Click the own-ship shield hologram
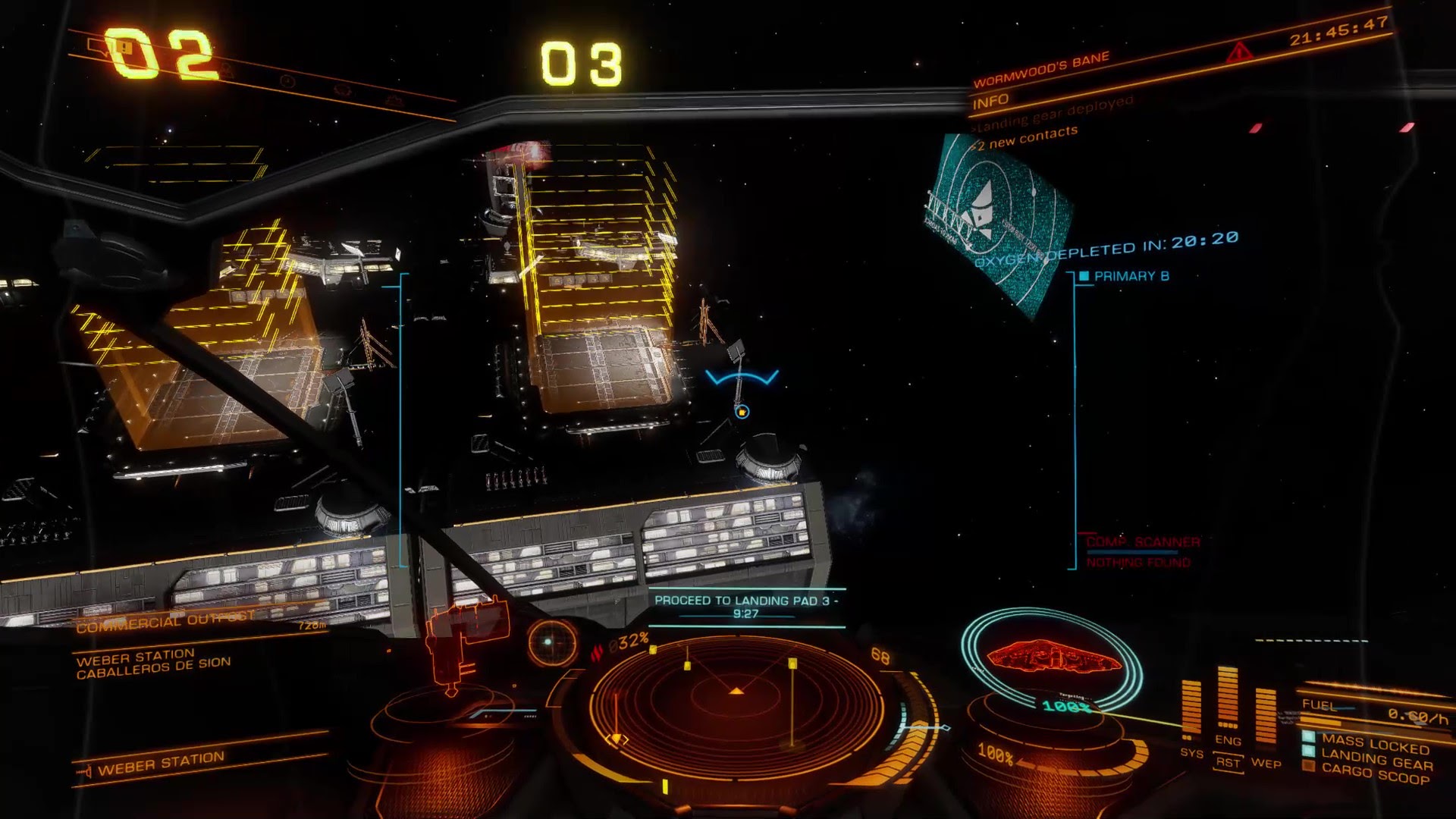The width and height of the screenshot is (1456, 819). [x=1053, y=658]
